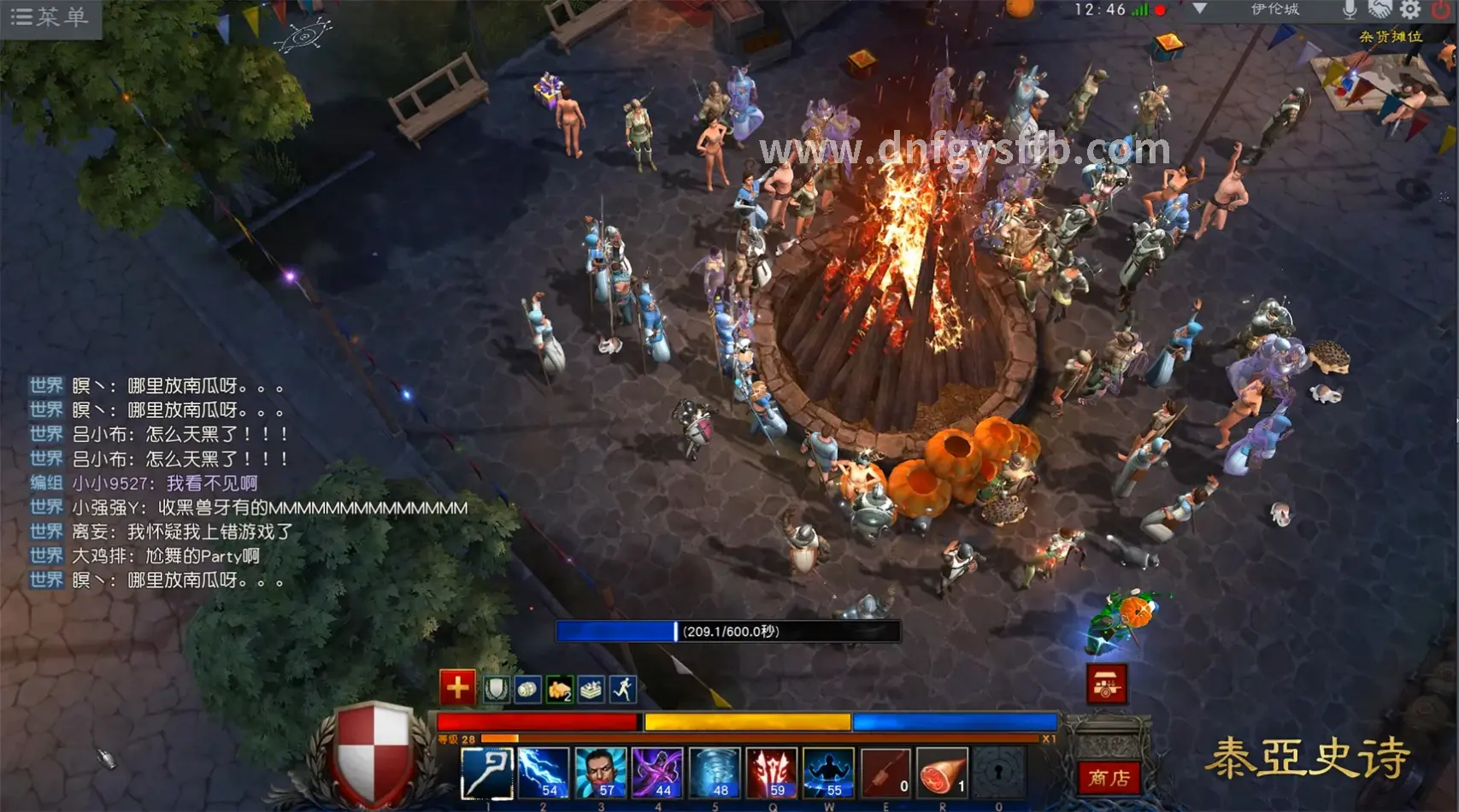Use the ham meat item slot
The image size is (1459, 812).
(942, 773)
